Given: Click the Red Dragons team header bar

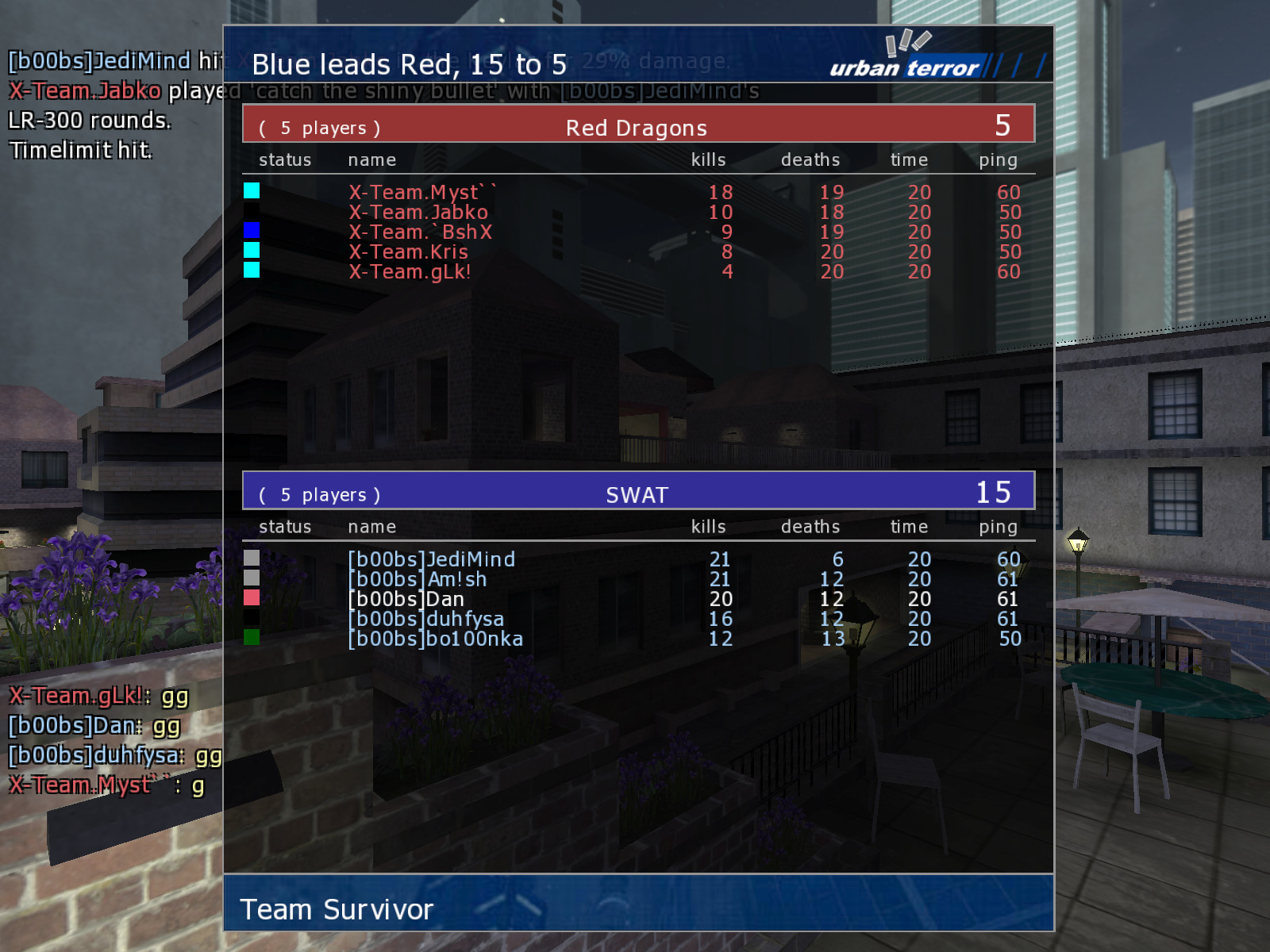Looking at the screenshot, I should [x=637, y=125].
